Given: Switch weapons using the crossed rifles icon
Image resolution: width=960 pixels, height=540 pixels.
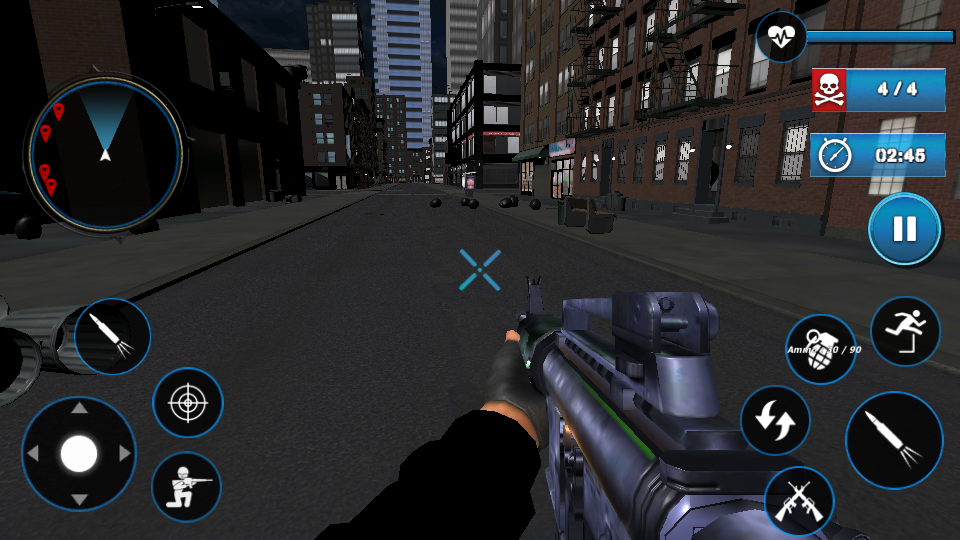Looking at the screenshot, I should [799, 501].
